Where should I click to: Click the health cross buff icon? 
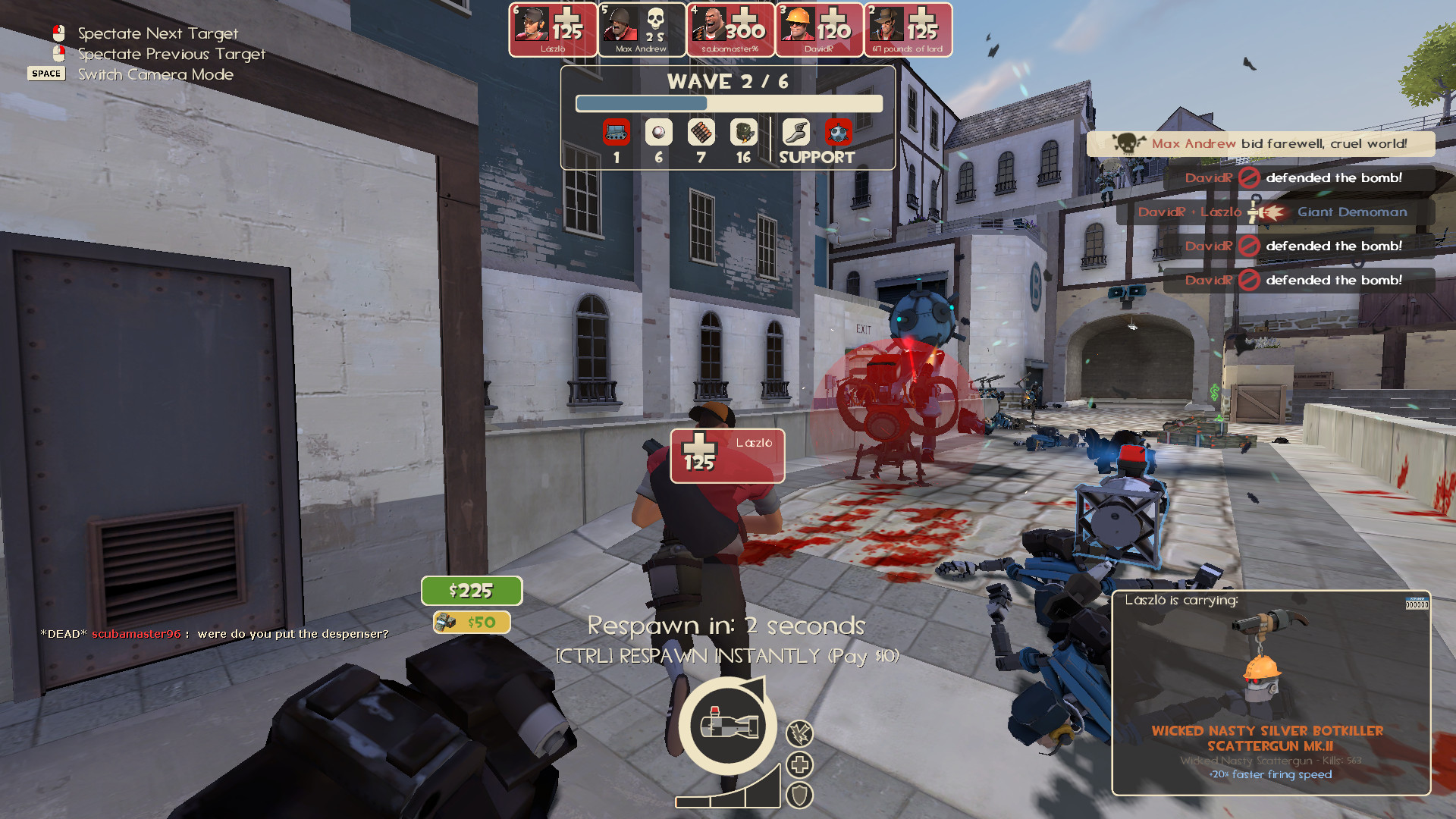(x=801, y=764)
